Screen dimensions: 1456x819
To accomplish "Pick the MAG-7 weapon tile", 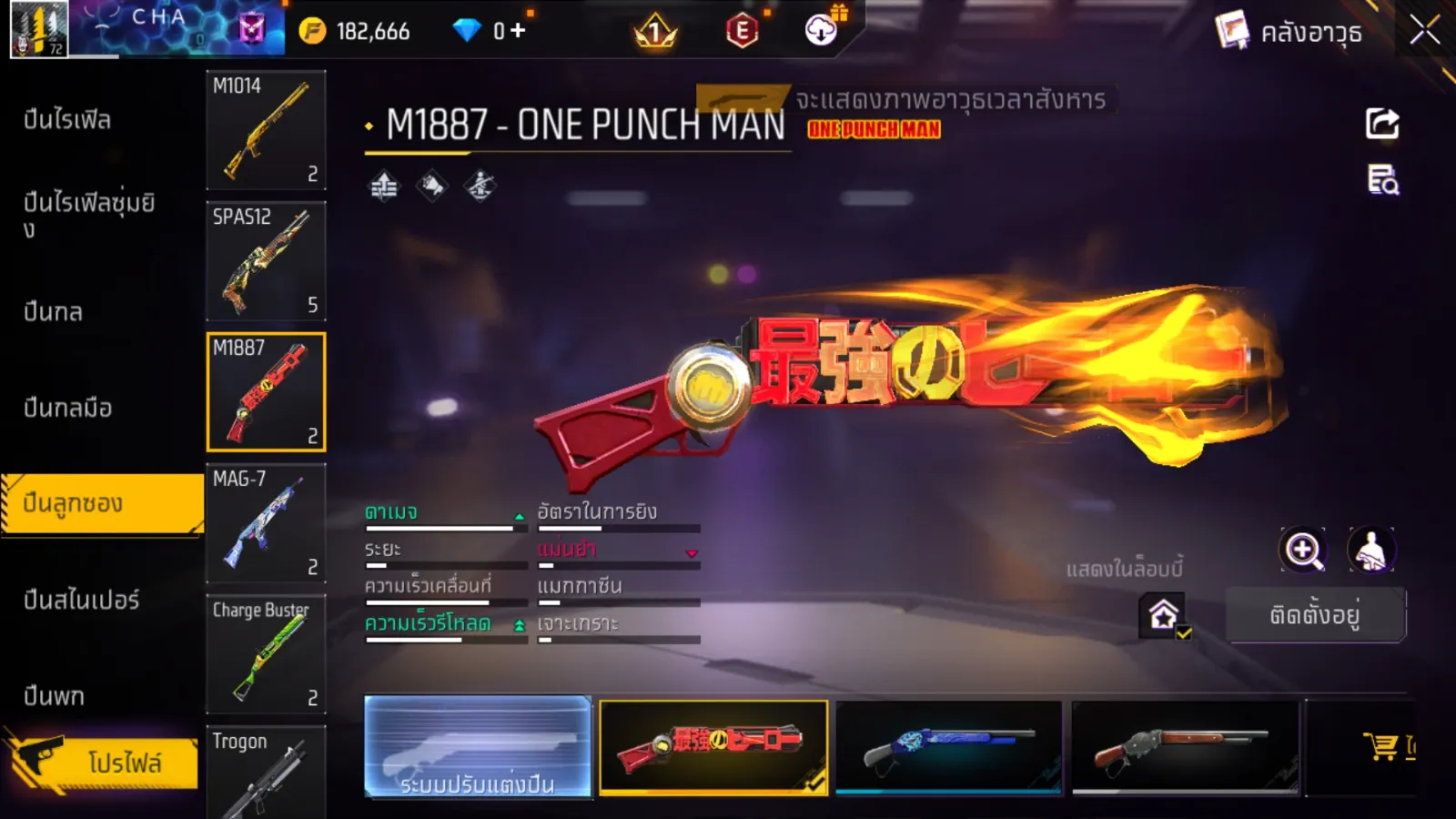I will 266,522.
